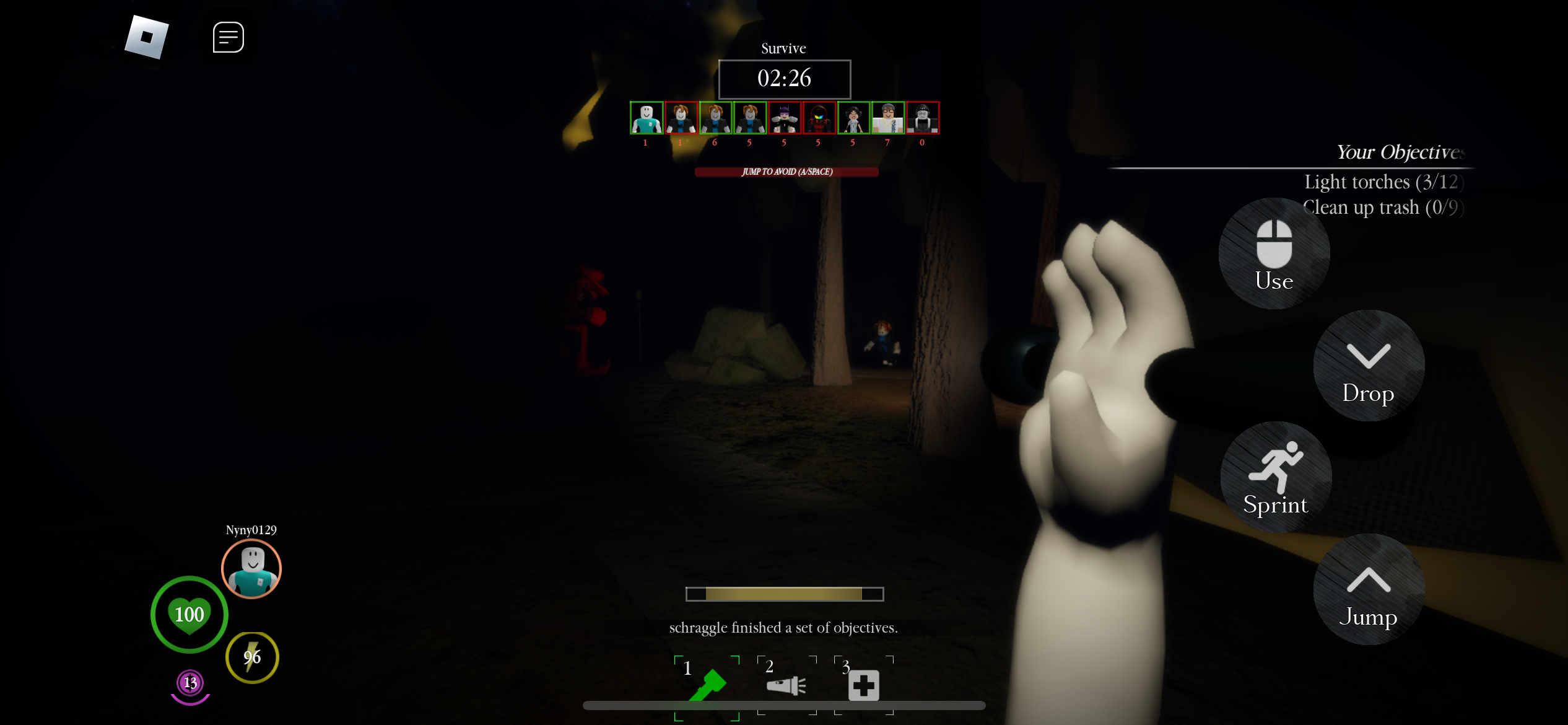The height and width of the screenshot is (725, 1568).
Task: Click the Your Objectives tracker heading
Action: pyautogui.click(x=1400, y=152)
